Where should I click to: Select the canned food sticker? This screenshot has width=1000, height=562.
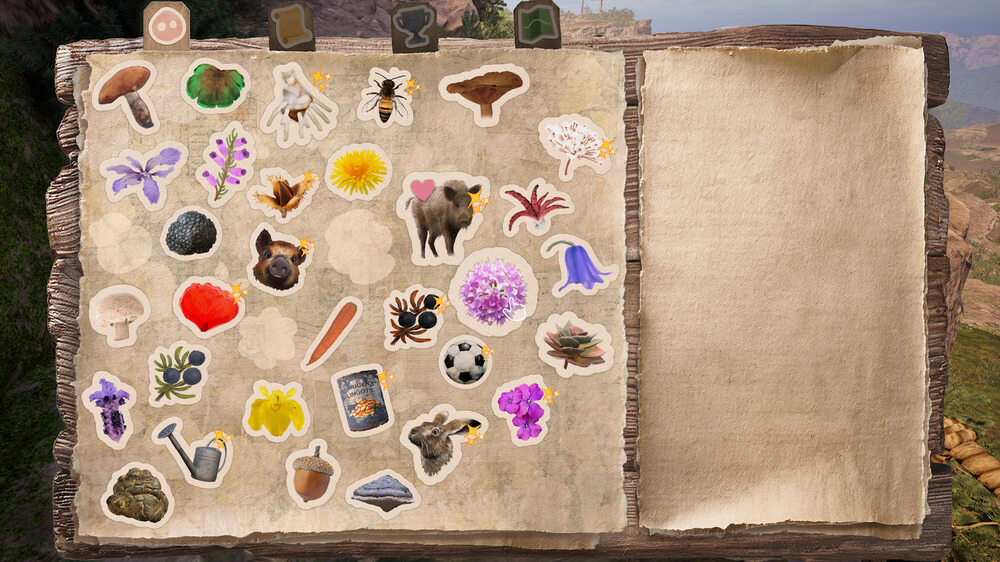[x=362, y=399]
